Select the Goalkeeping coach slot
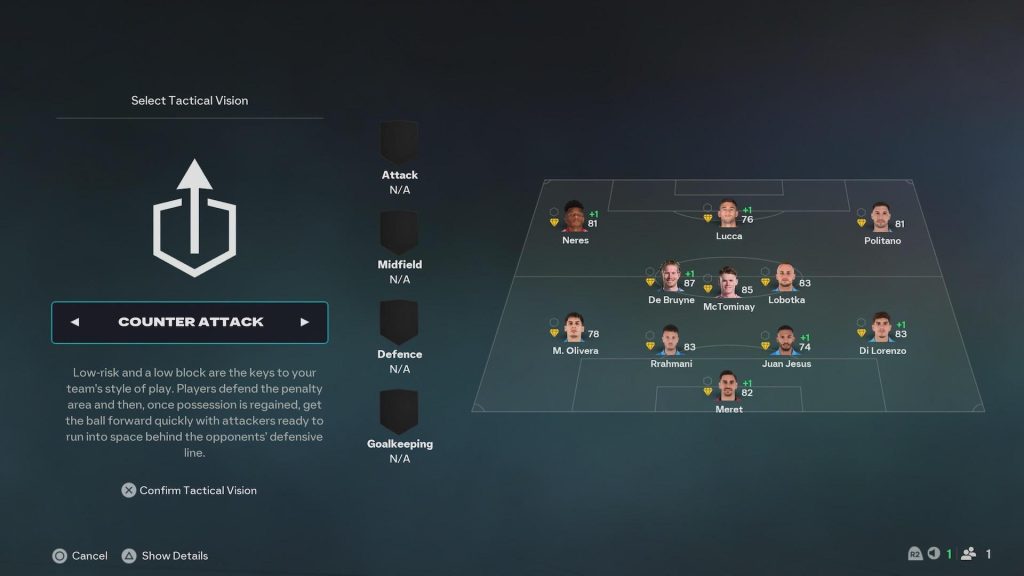Screen dimensions: 1024x576 (399, 411)
